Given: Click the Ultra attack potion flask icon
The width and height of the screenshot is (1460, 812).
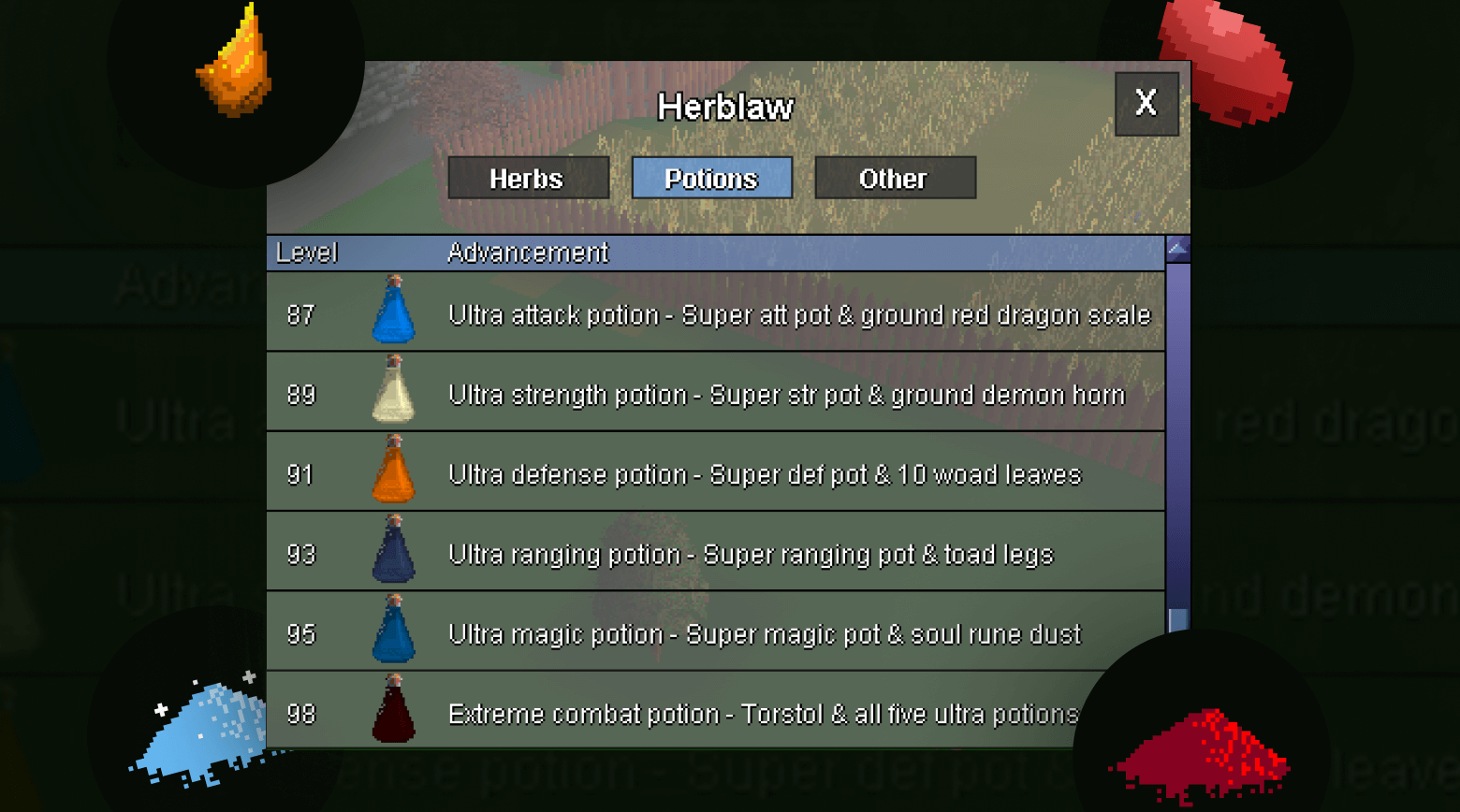Looking at the screenshot, I should point(393,316).
